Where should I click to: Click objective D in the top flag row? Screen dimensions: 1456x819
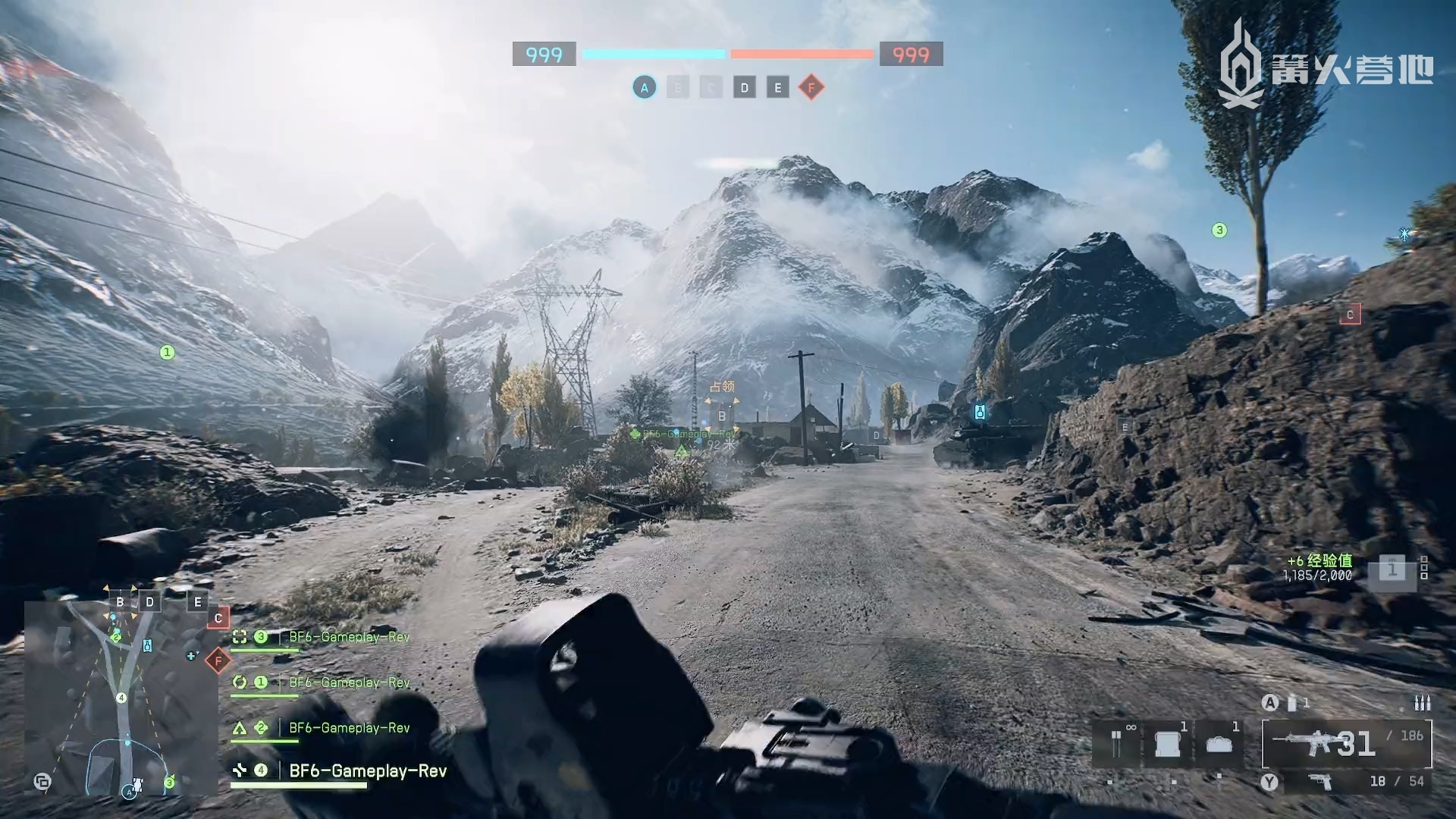point(744,88)
